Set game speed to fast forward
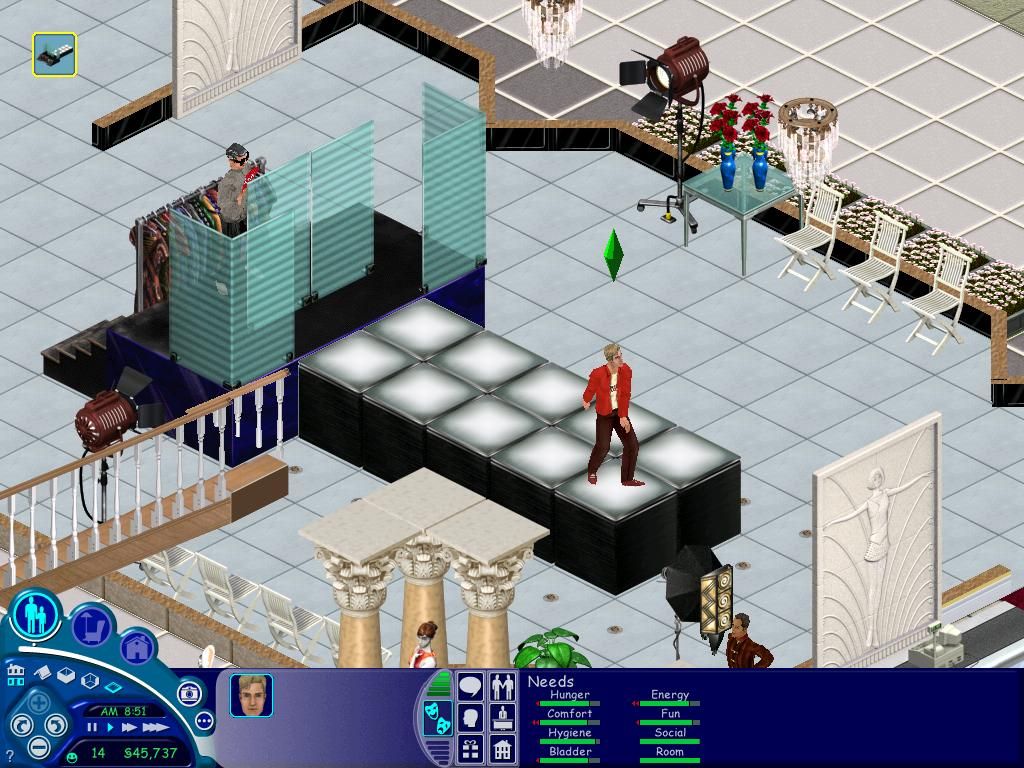 coord(128,728)
